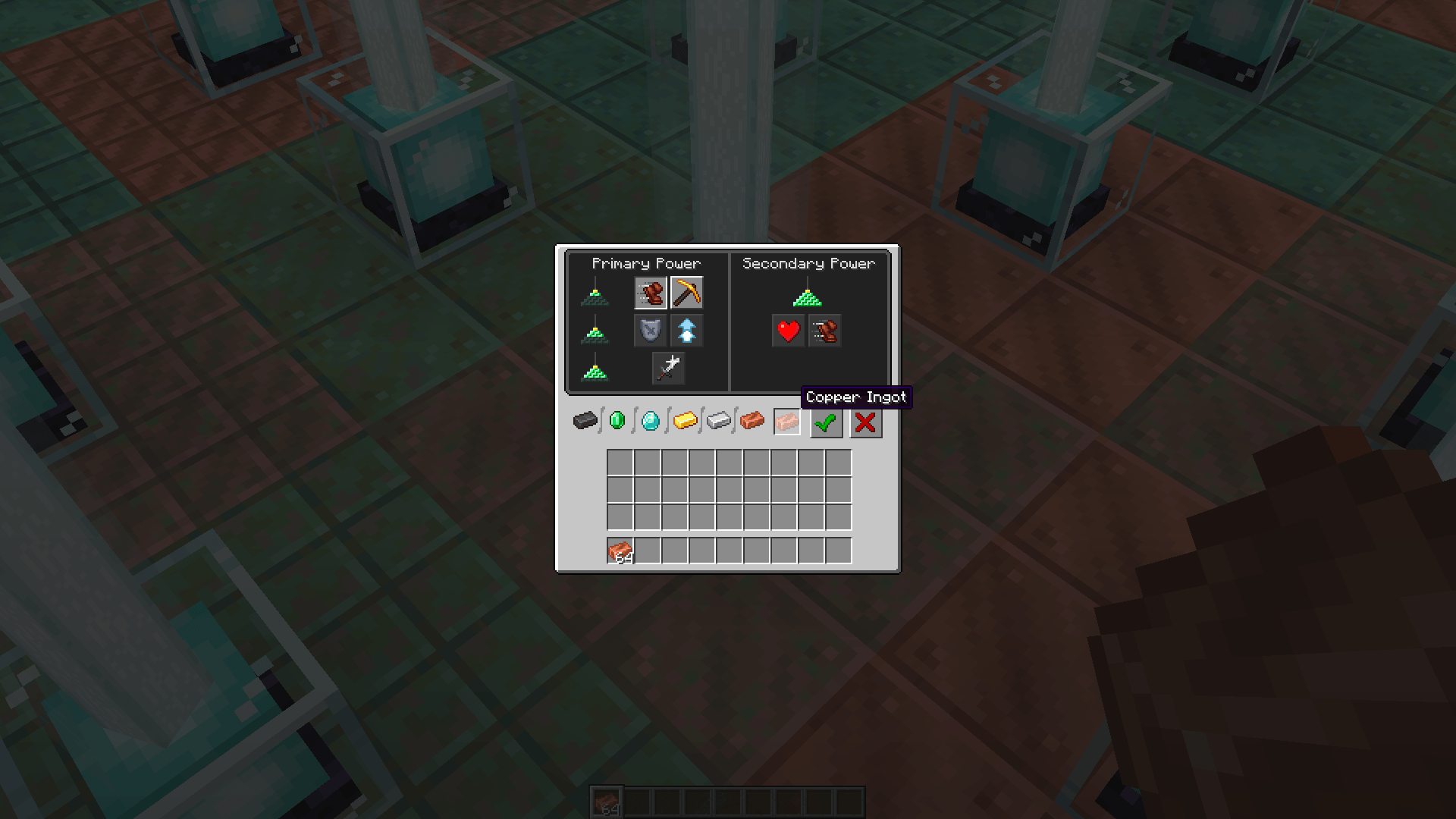
Task: Pick the Jump Boost arrow power
Action: (x=686, y=330)
